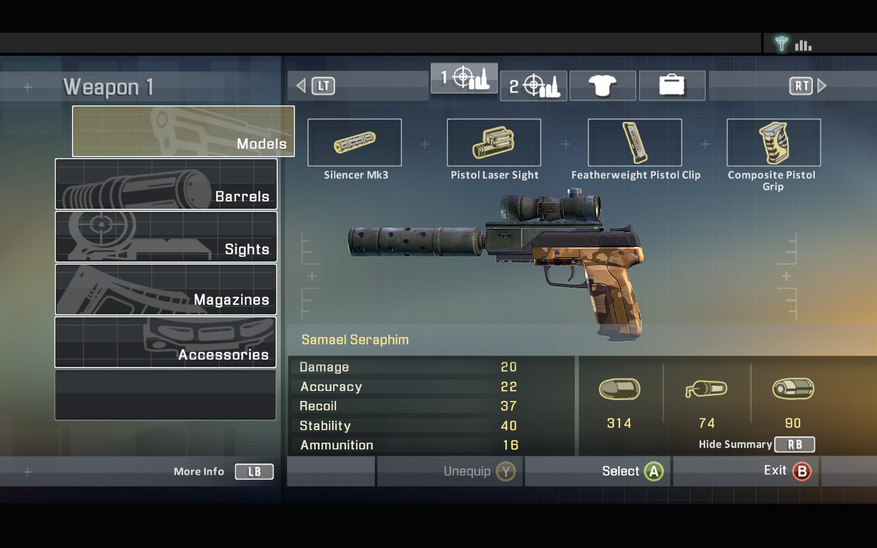
Task: Click the Select button
Action: (633, 471)
